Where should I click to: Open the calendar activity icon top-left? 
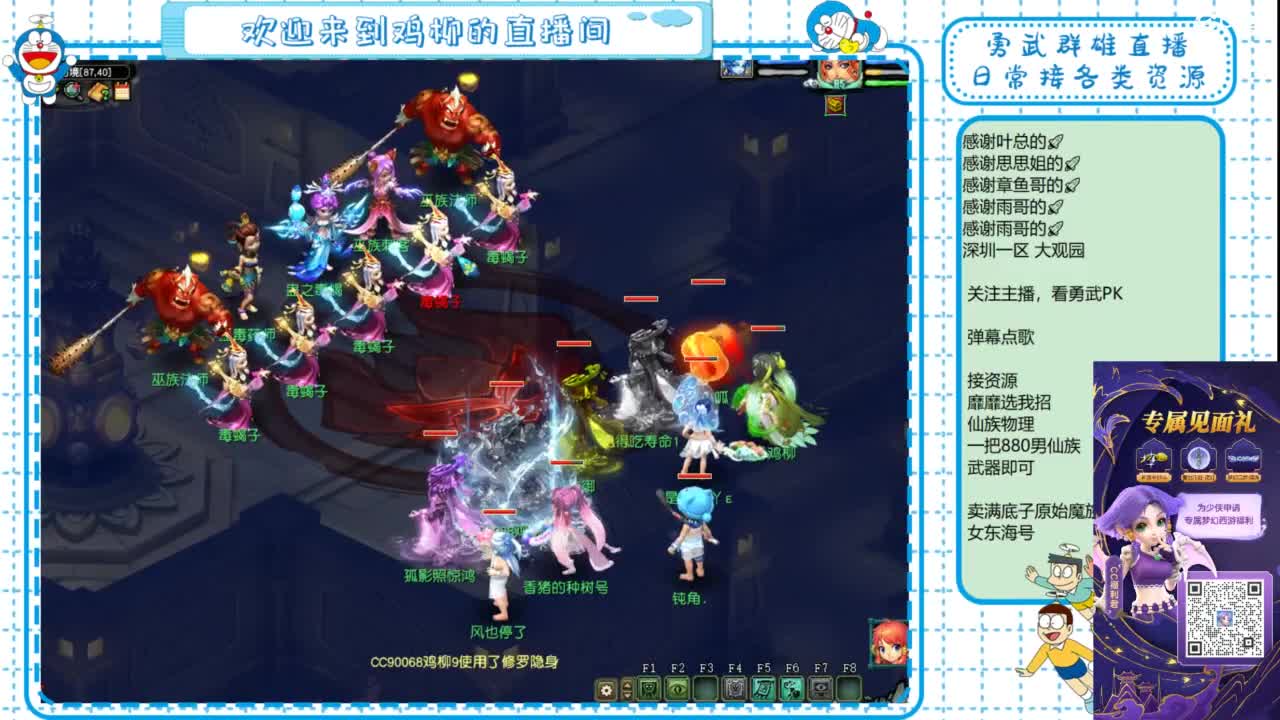(122, 91)
